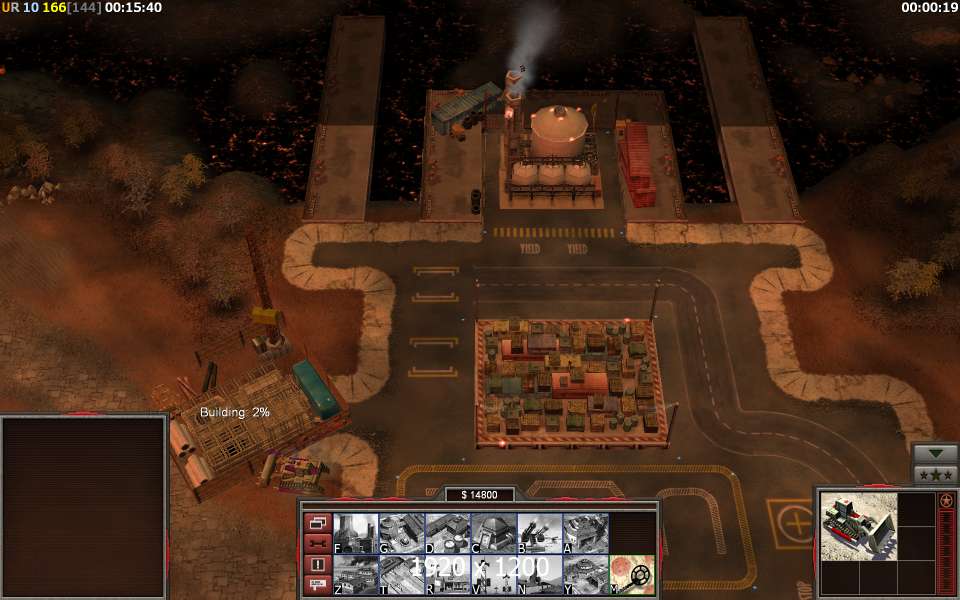Choose the build option labeled G

point(401,533)
